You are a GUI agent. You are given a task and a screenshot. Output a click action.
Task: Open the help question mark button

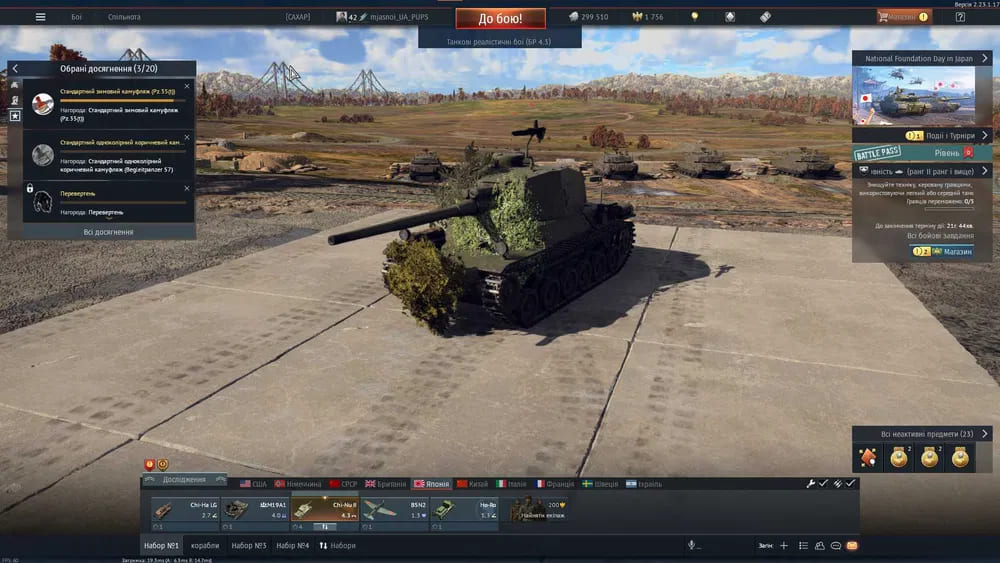tap(960, 17)
